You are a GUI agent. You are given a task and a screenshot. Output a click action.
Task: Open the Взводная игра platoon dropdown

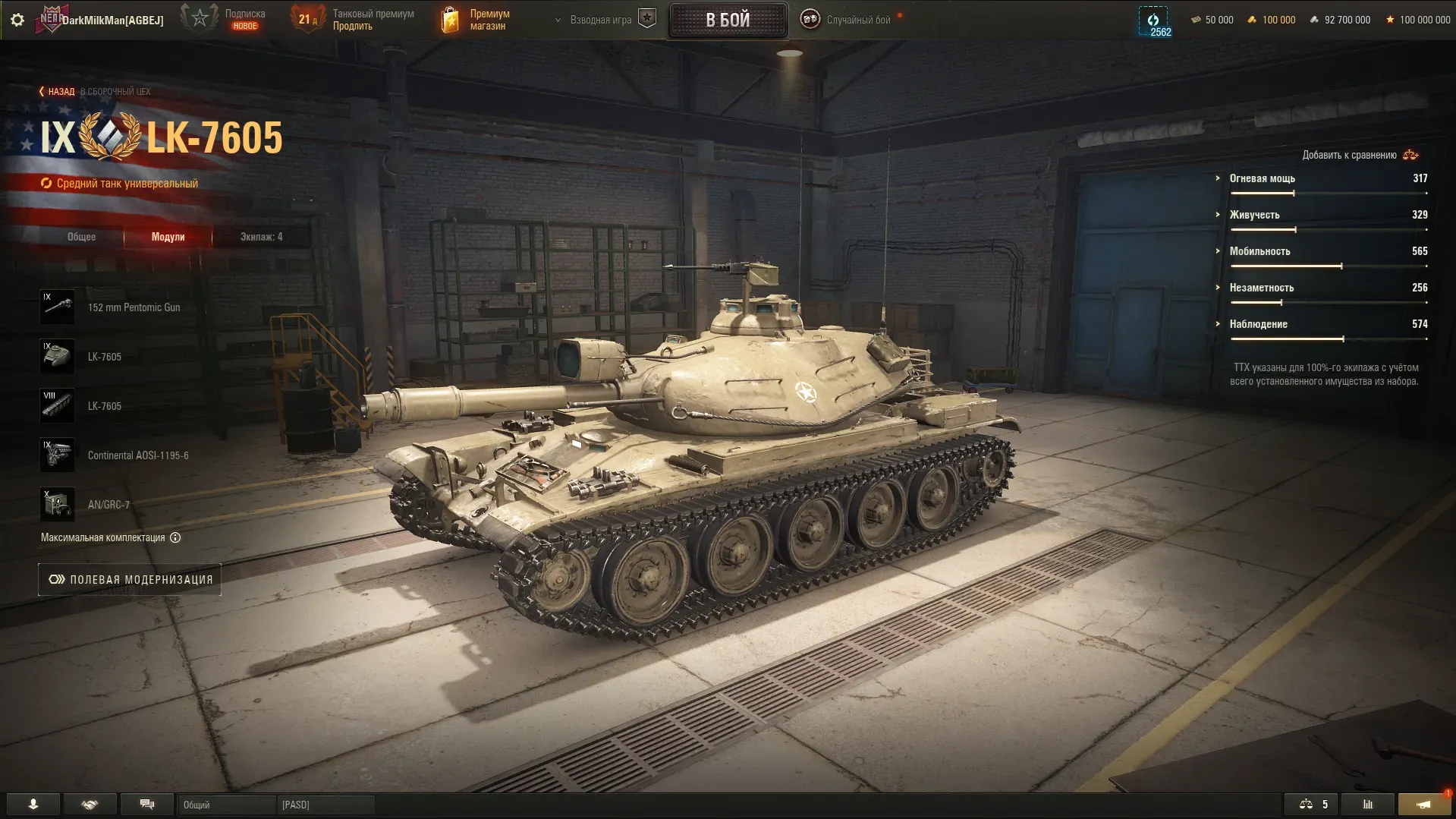click(599, 20)
